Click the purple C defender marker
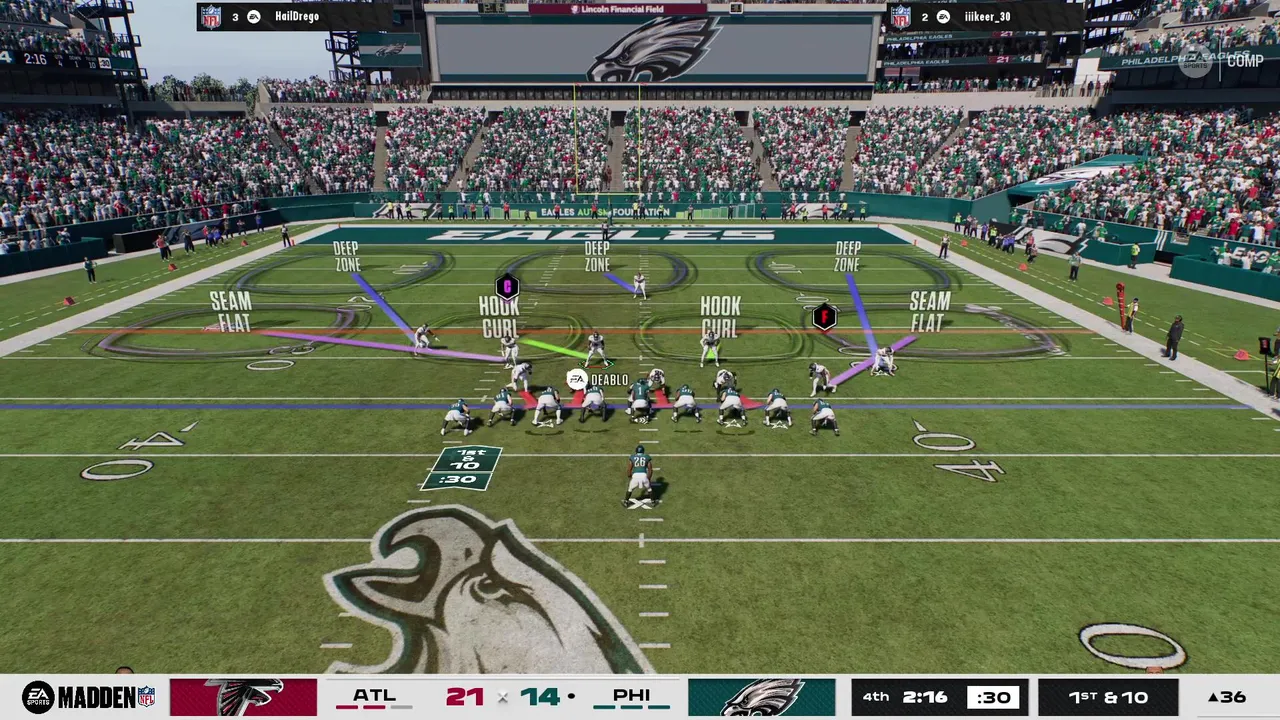The height and width of the screenshot is (720, 1280). click(507, 287)
